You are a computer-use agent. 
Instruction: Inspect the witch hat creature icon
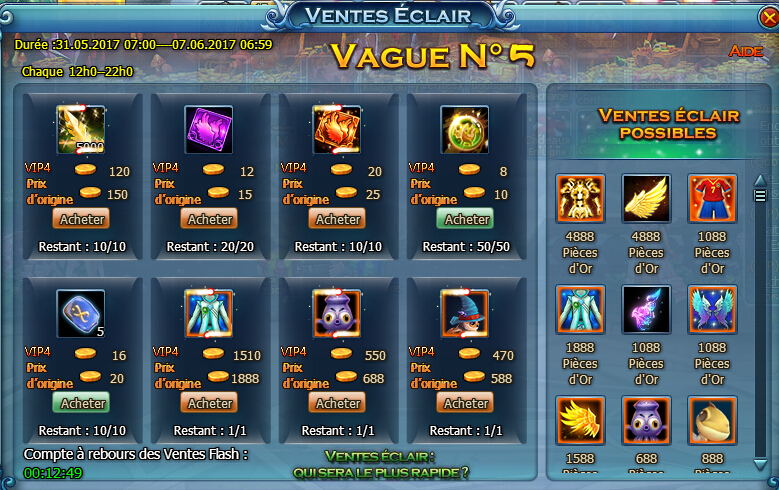coord(465,314)
